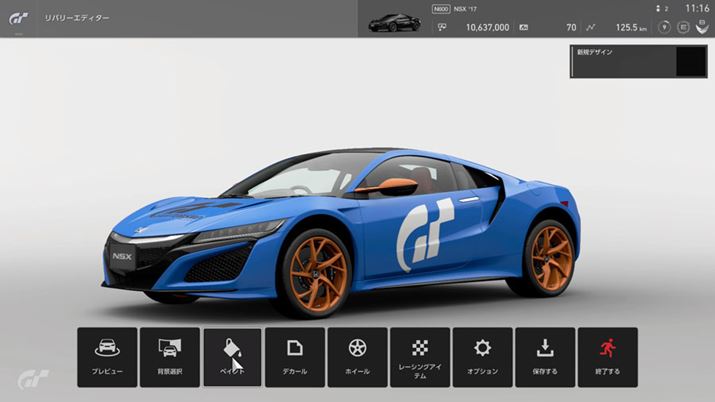Choose 背景選択 background selection
This screenshot has height=402, width=715.
point(169,357)
